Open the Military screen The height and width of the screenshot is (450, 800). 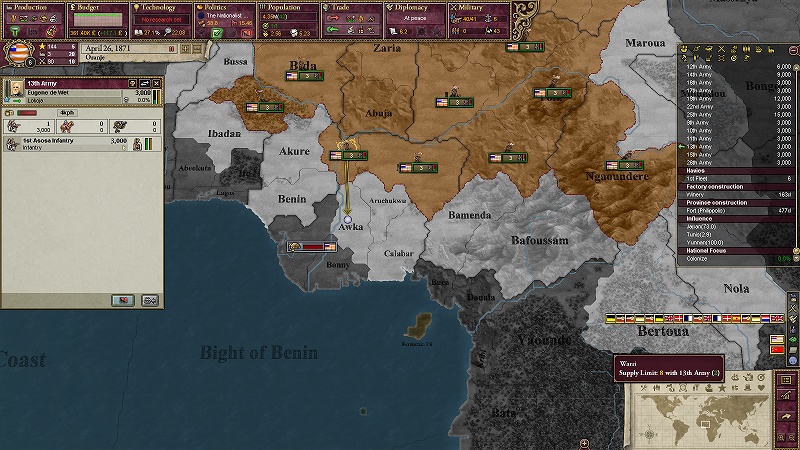coord(478,7)
